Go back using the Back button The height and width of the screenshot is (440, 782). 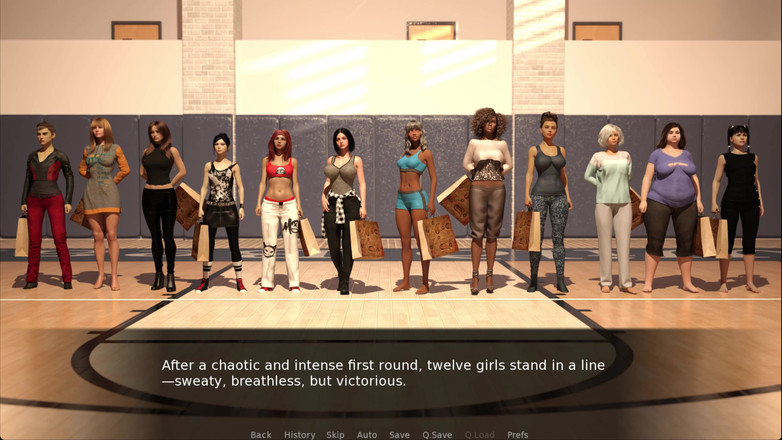(x=261, y=435)
